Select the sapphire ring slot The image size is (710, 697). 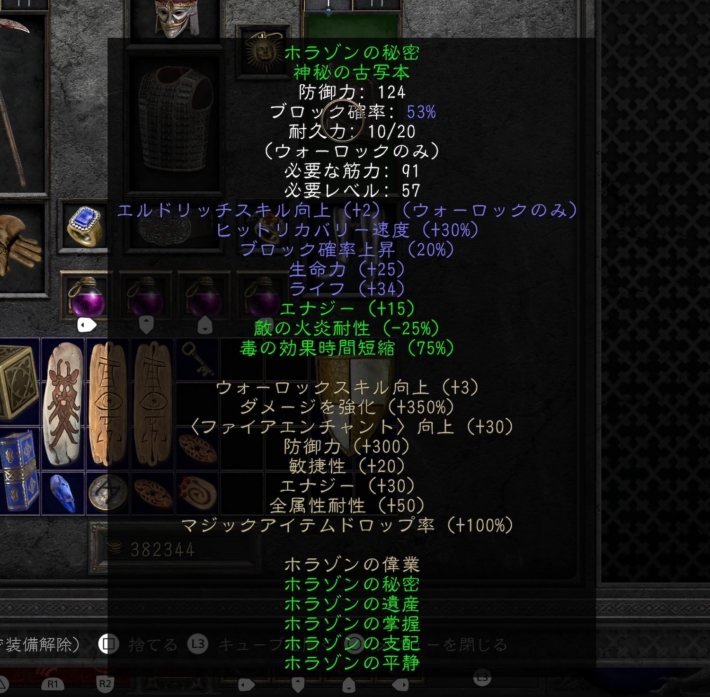coord(85,229)
